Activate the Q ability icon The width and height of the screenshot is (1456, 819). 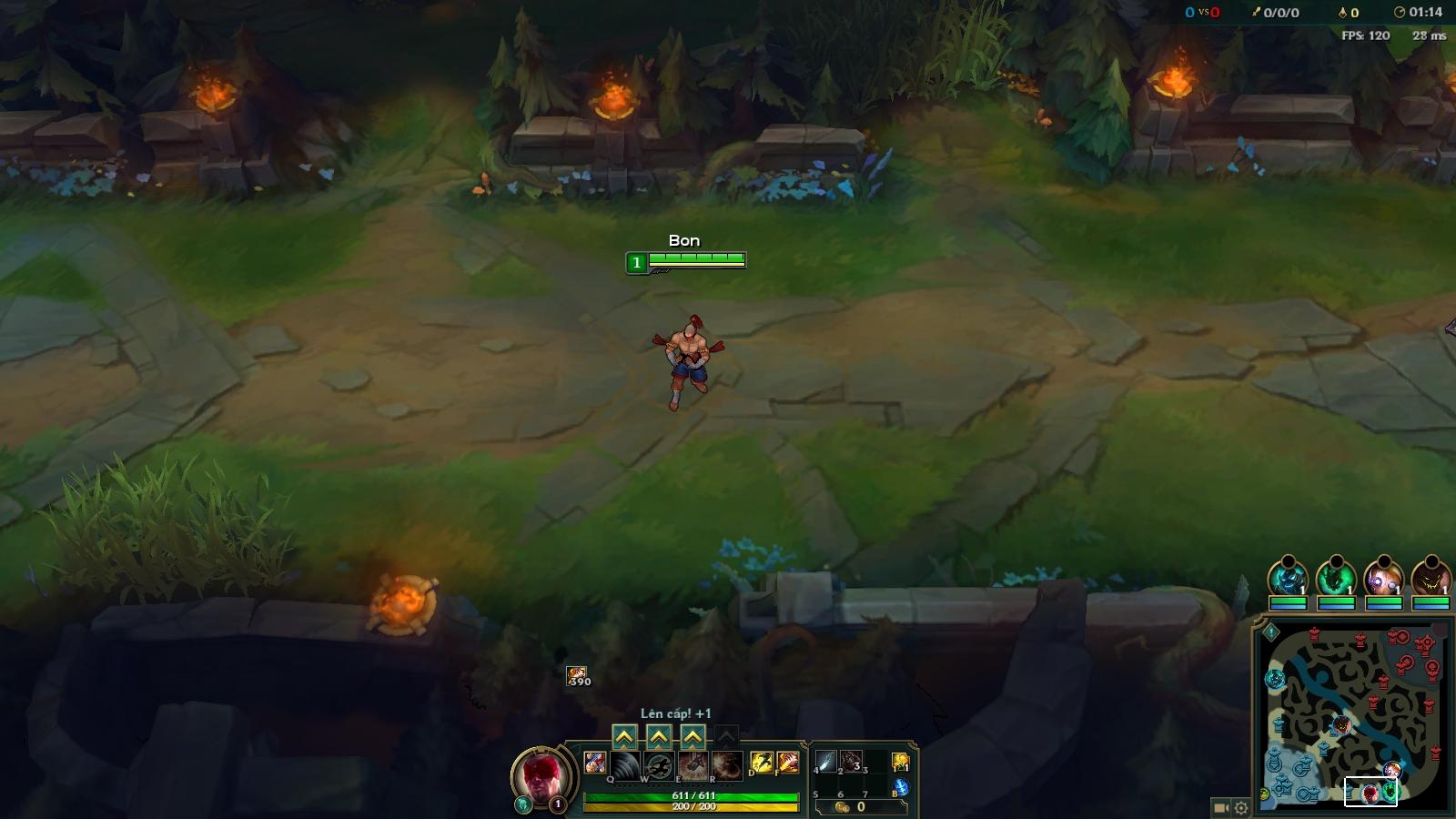(625, 764)
